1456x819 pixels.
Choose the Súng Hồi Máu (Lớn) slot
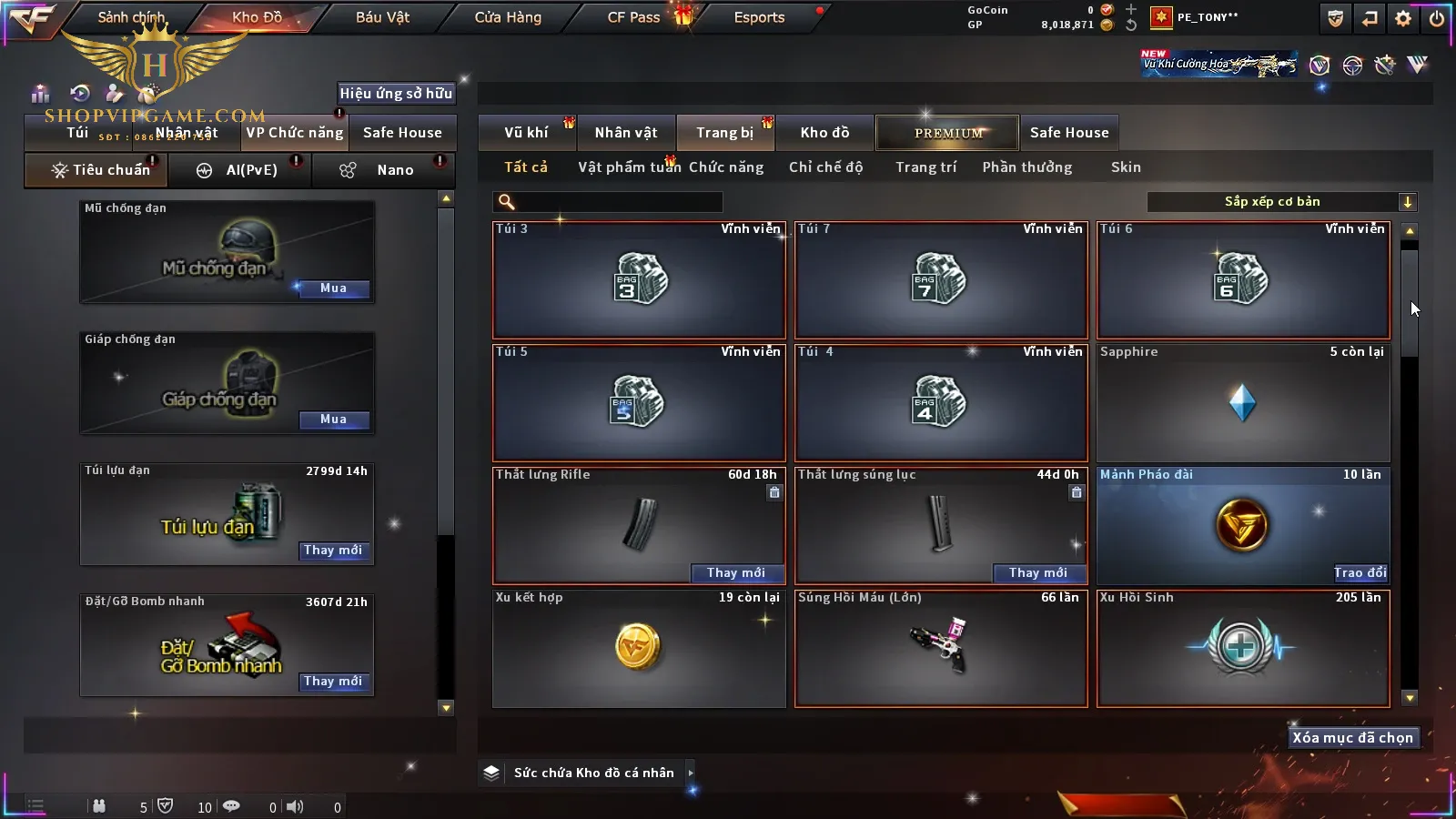pyautogui.click(x=941, y=648)
